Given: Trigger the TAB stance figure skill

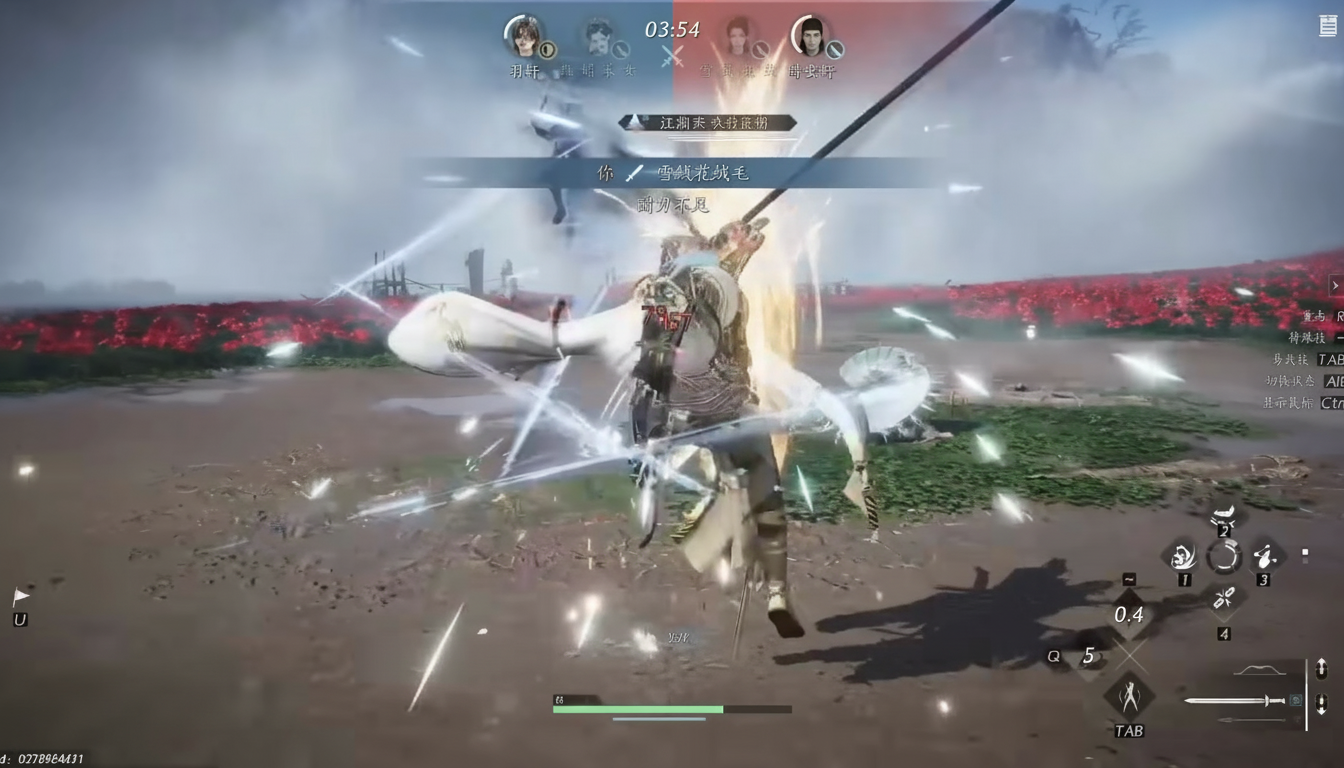Looking at the screenshot, I should pos(1129,696).
